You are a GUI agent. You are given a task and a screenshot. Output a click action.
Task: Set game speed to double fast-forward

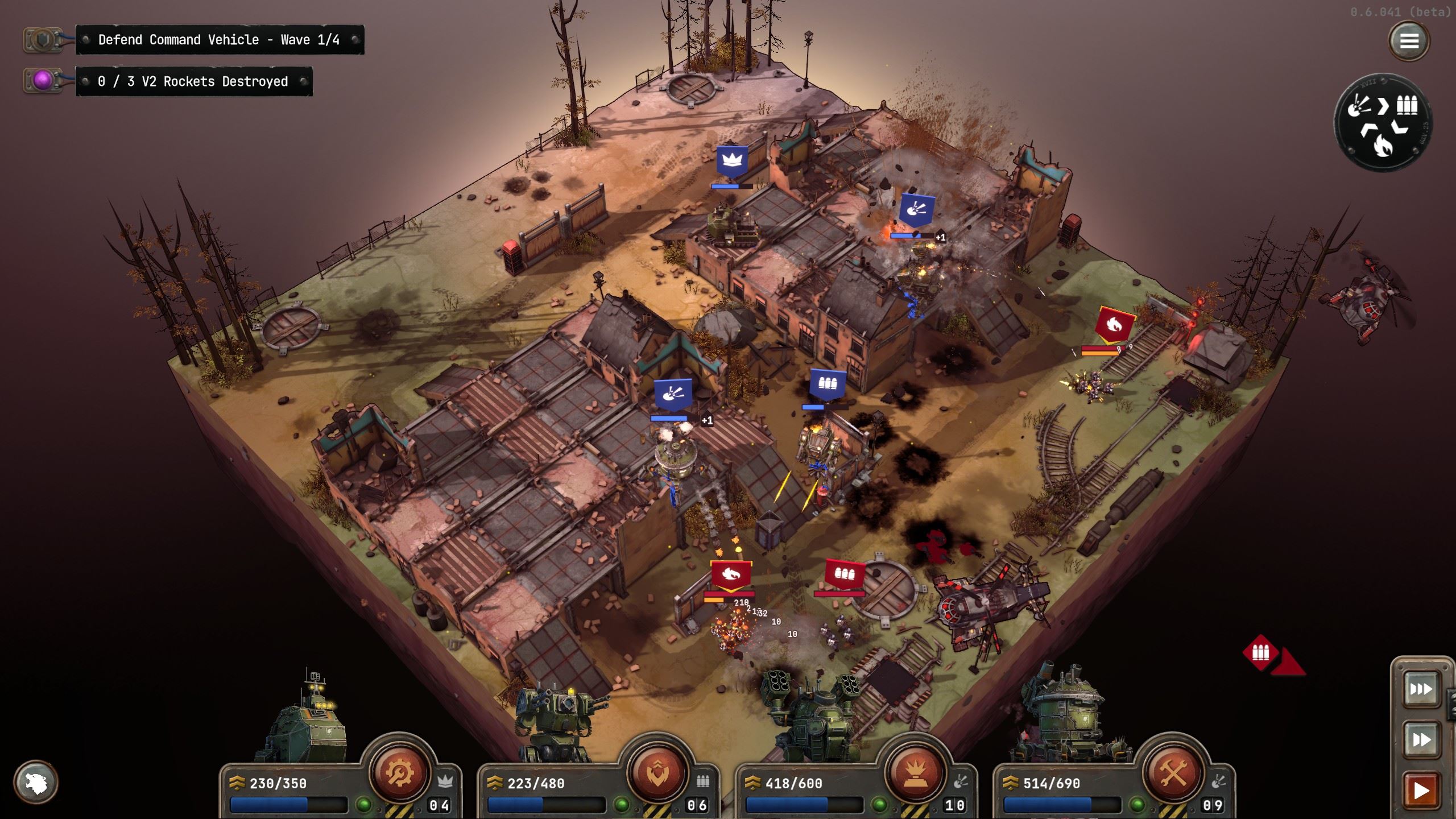pyautogui.click(x=1420, y=739)
